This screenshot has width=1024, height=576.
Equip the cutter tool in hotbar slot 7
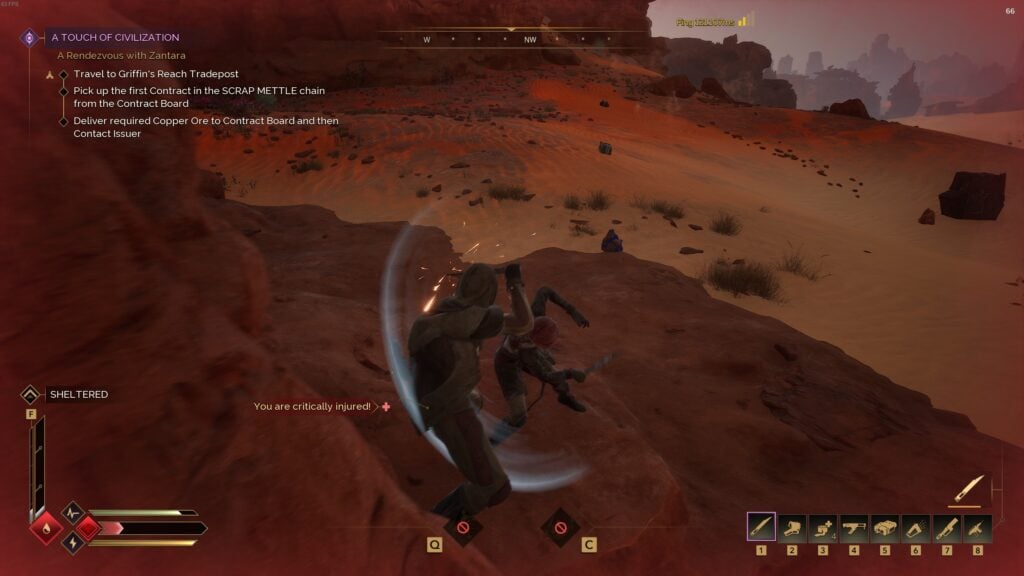point(947,527)
